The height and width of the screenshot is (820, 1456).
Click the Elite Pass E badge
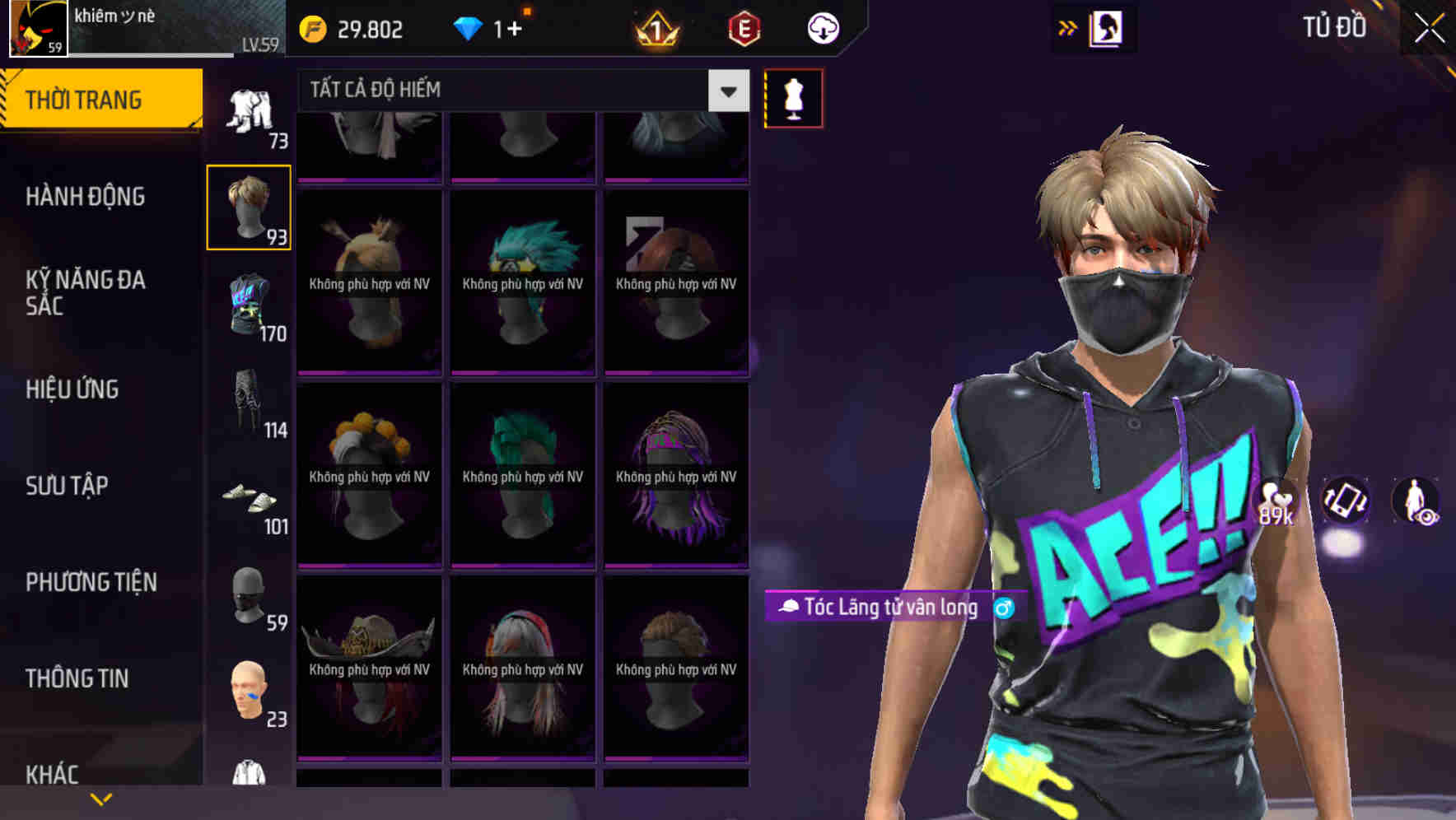pos(745,27)
